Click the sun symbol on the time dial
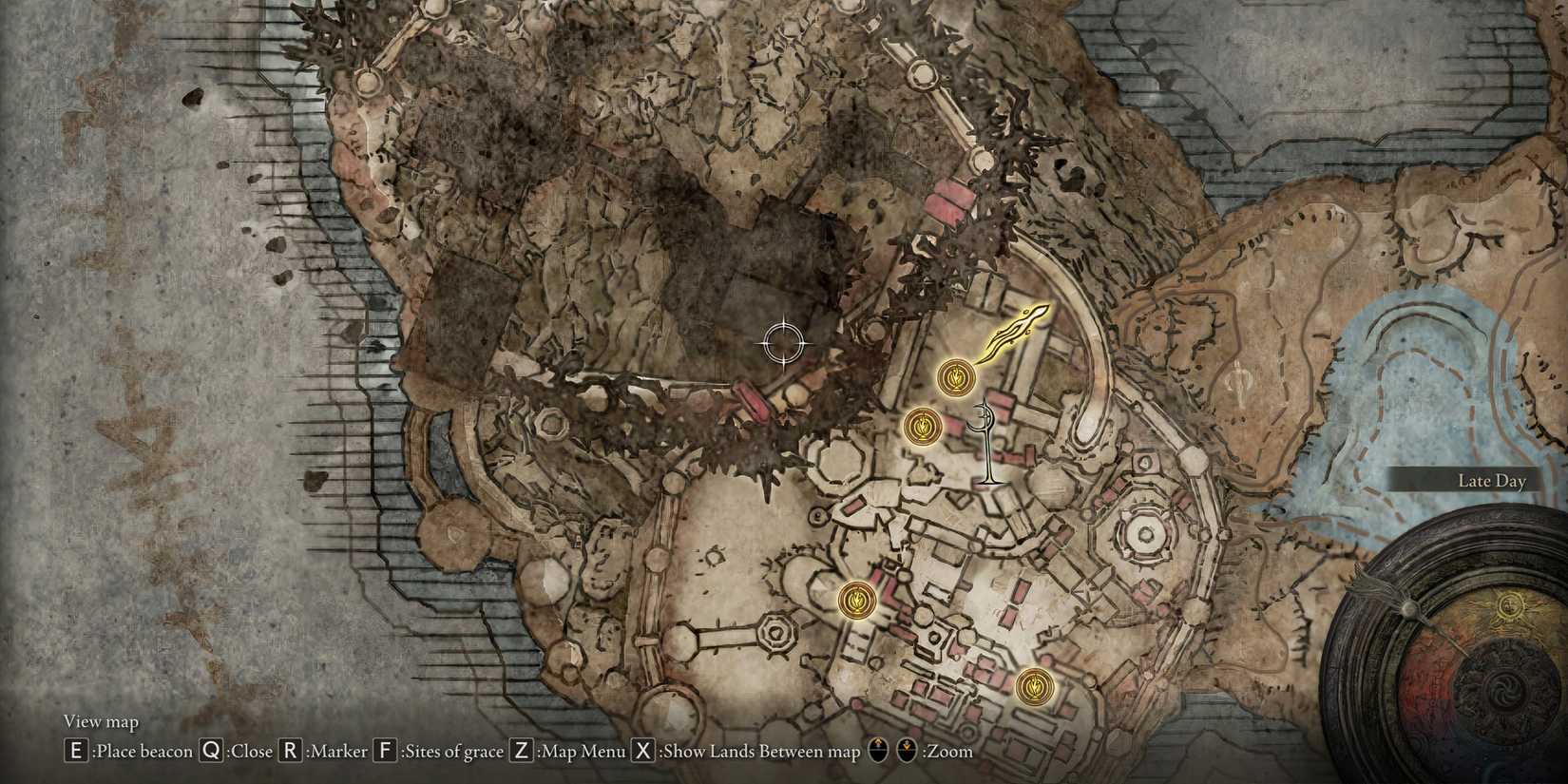Image resolution: width=1568 pixels, height=784 pixels. click(x=1509, y=603)
